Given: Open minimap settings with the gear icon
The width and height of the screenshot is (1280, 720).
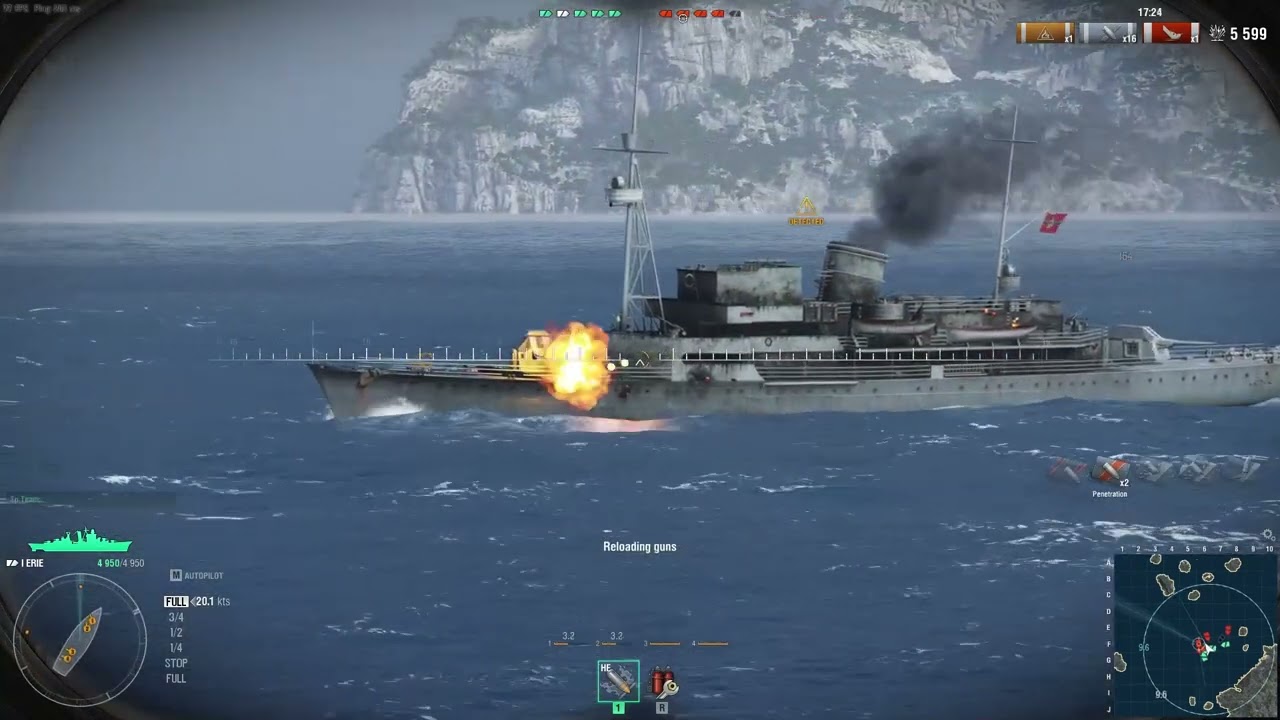Looking at the screenshot, I should point(1269,535).
